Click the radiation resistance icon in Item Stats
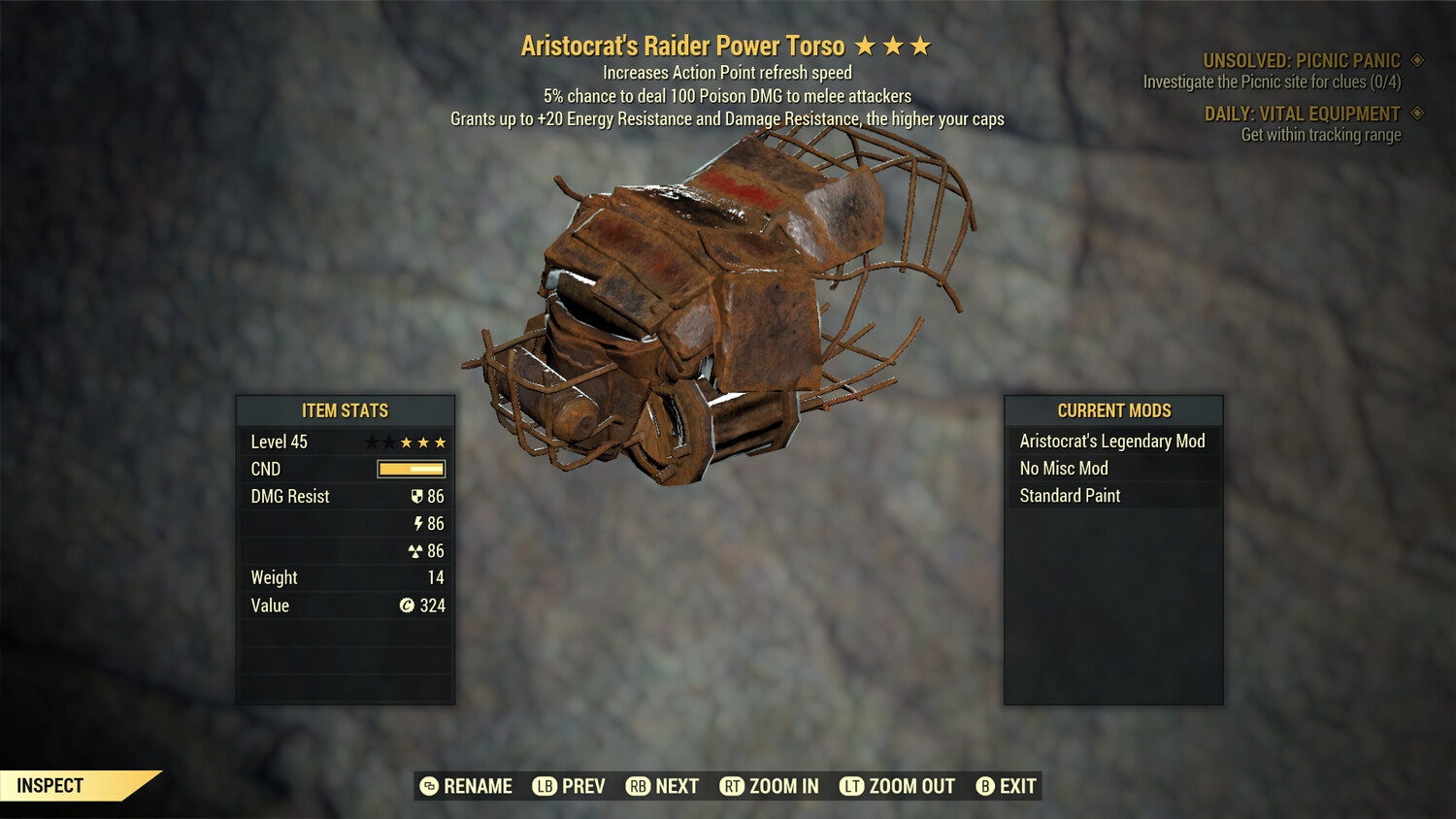The image size is (1456, 819). click(x=417, y=550)
